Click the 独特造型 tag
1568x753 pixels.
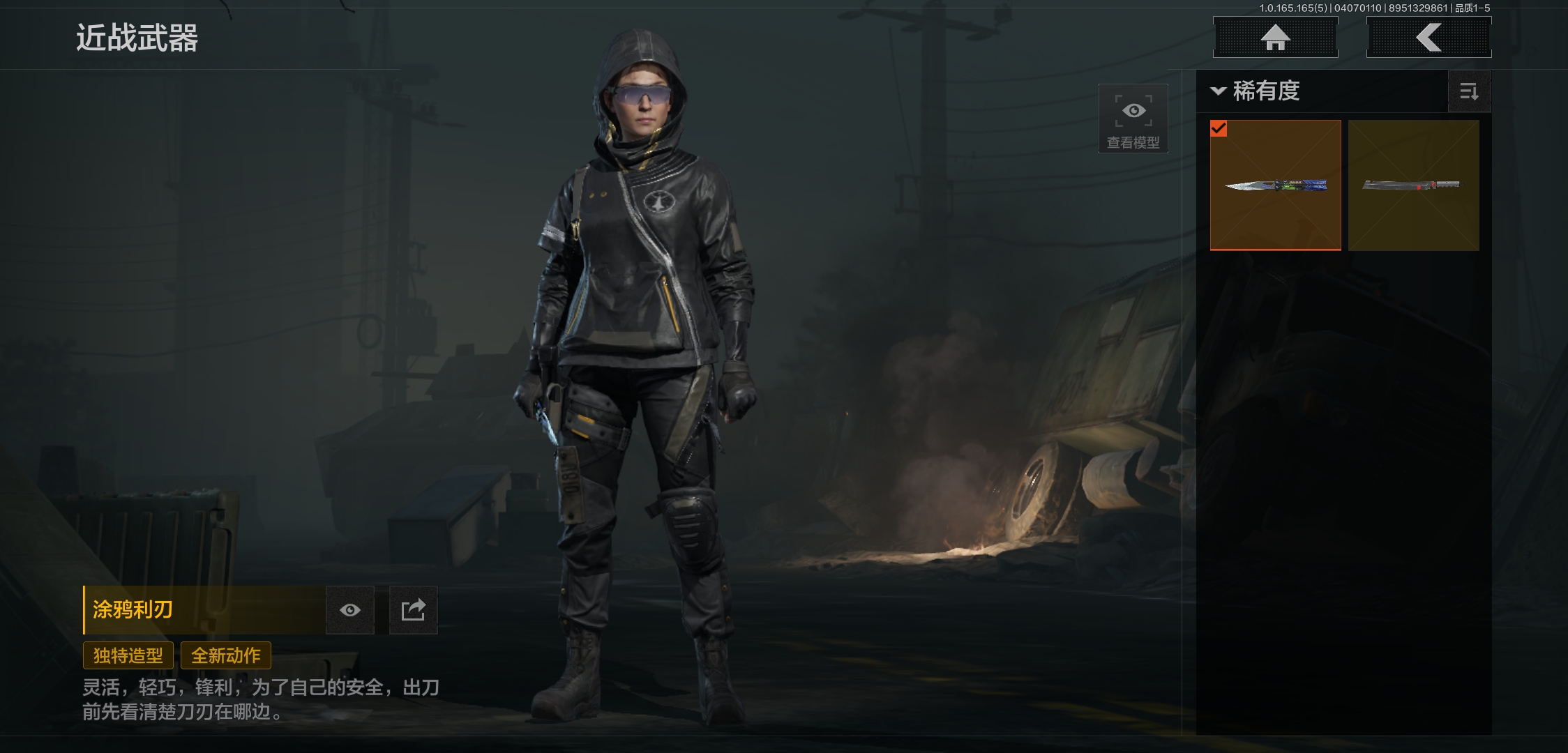pyautogui.click(x=128, y=655)
